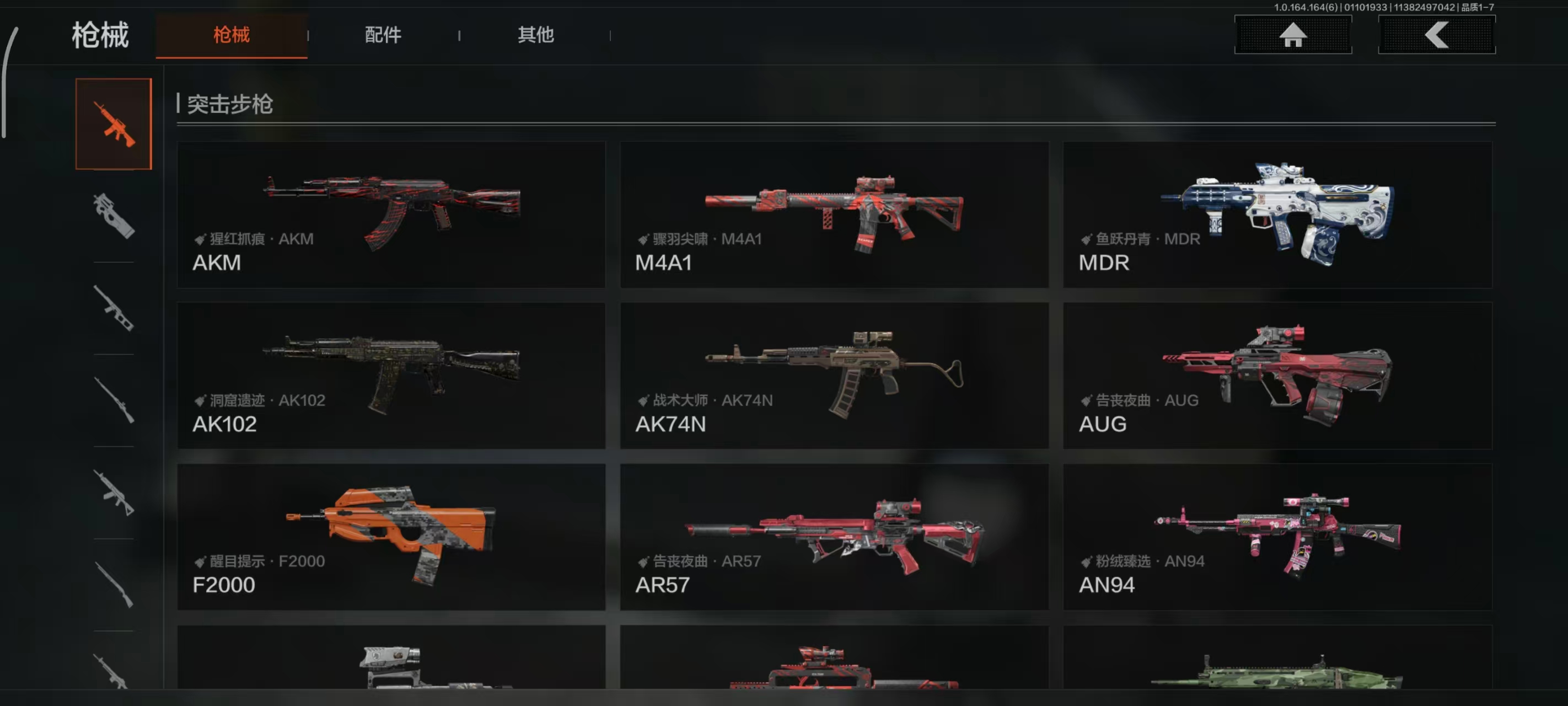Pick the AKM weapon card
The height and width of the screenshot is (706, 1568).
click(391, 215)
